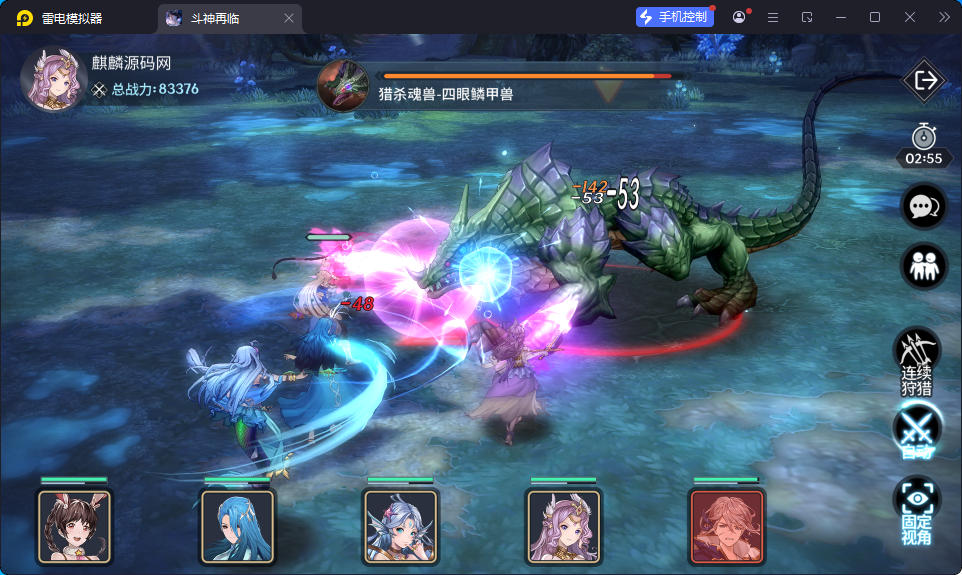Open player avatar 麒麟源码网 profile

coord(55,79)
